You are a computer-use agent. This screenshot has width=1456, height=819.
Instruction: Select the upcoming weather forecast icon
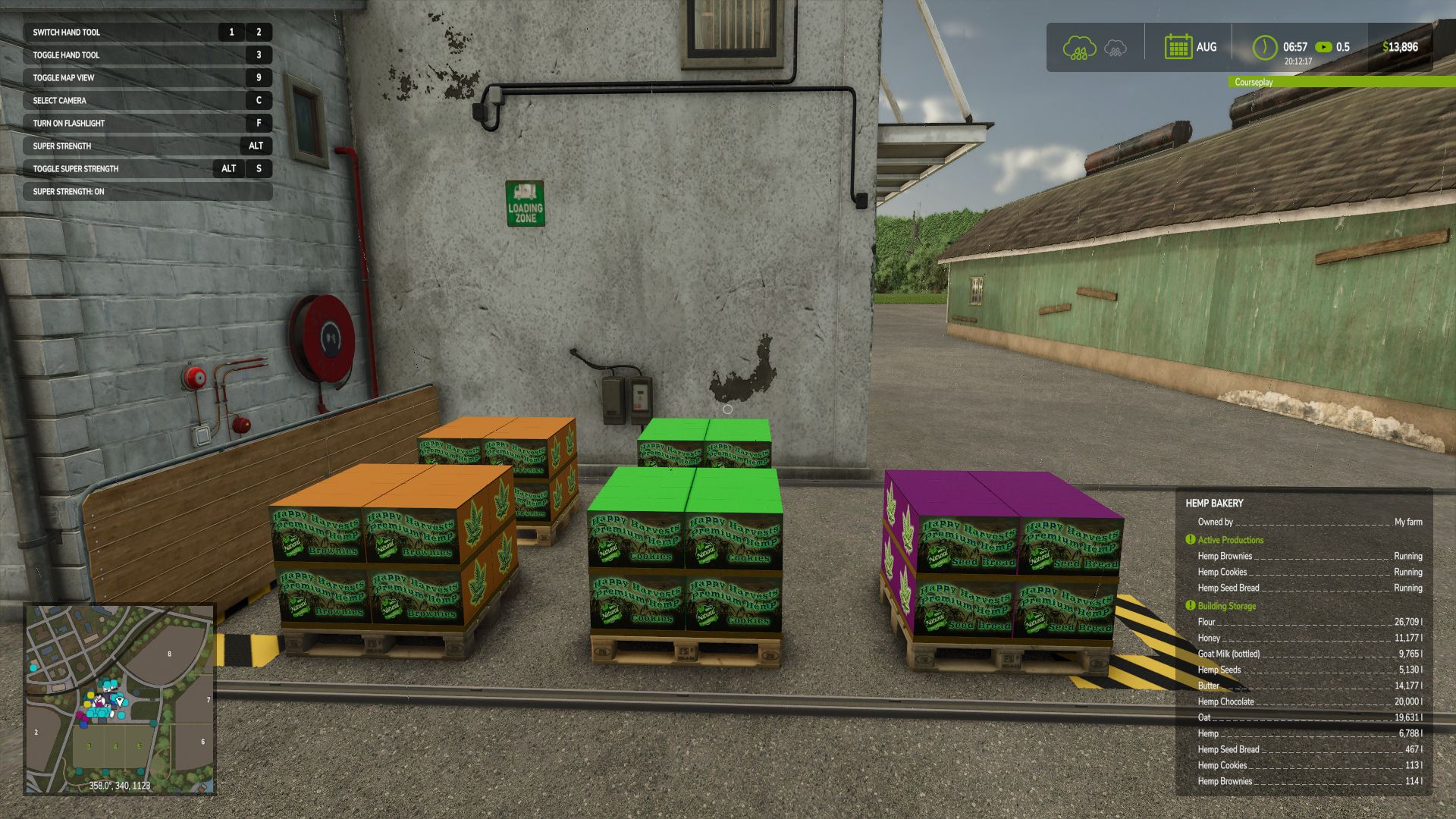click(1115, 49)
